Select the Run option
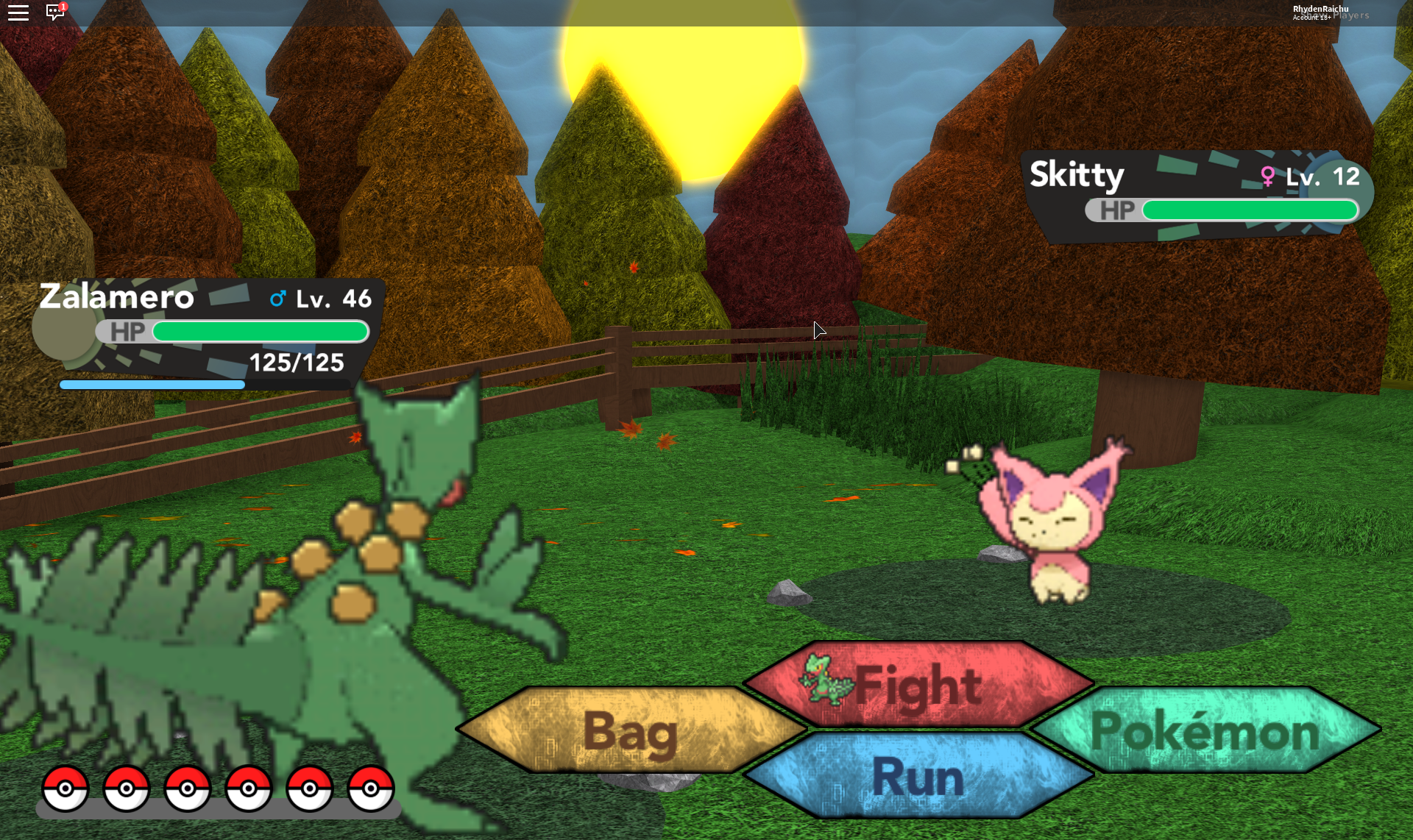The height and width of the screenshot is (840, 1413). [918, 776]
